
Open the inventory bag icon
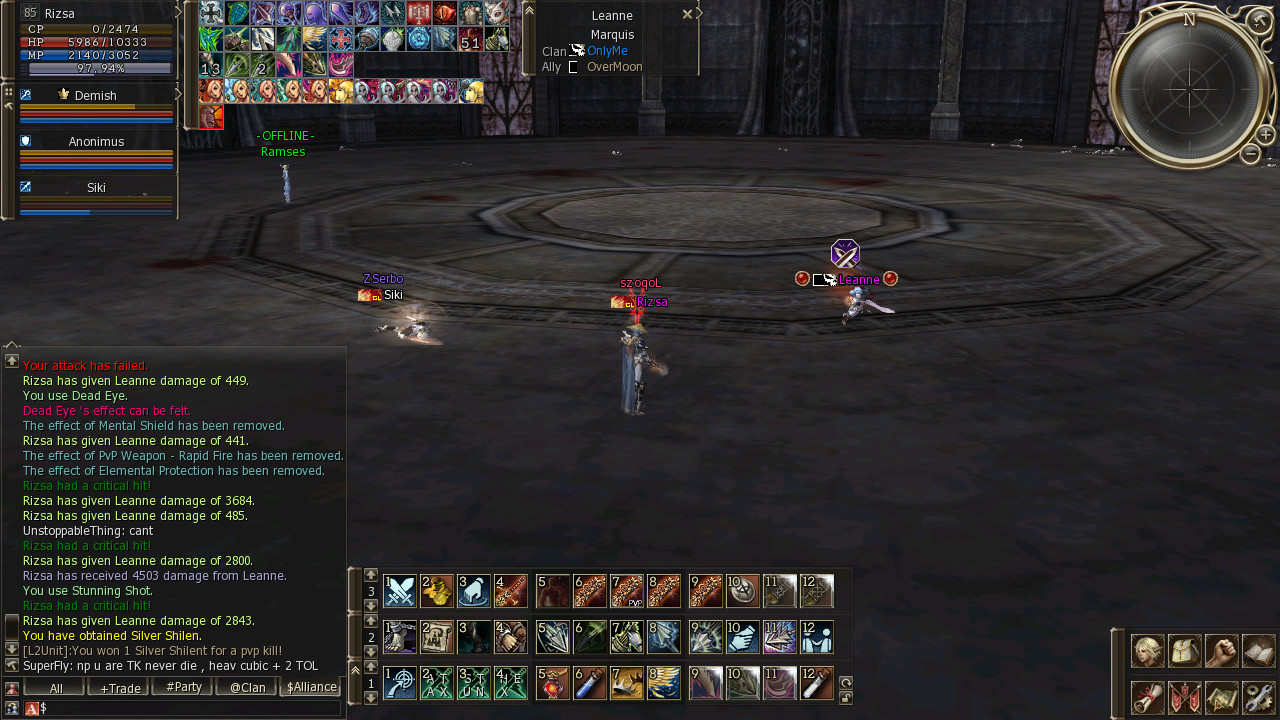coord(1184,651)
